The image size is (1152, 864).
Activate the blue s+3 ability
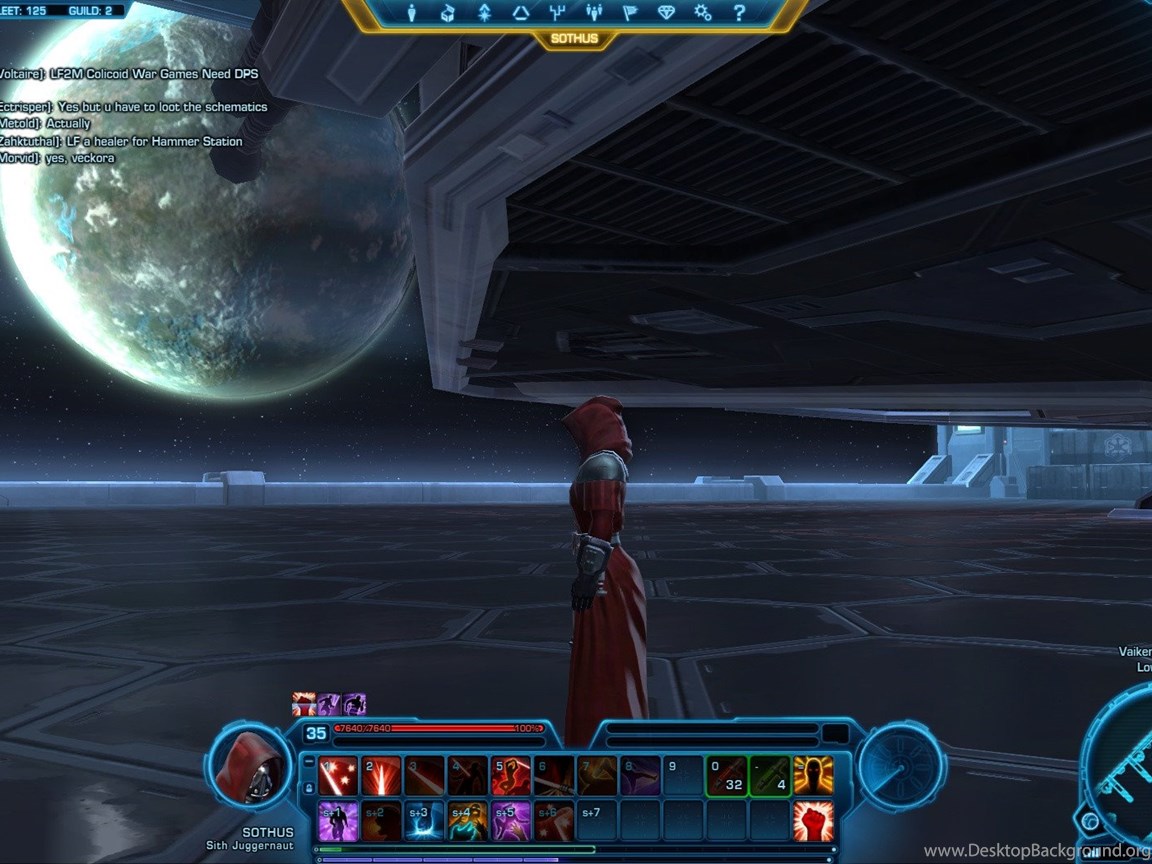click(424, 821)
